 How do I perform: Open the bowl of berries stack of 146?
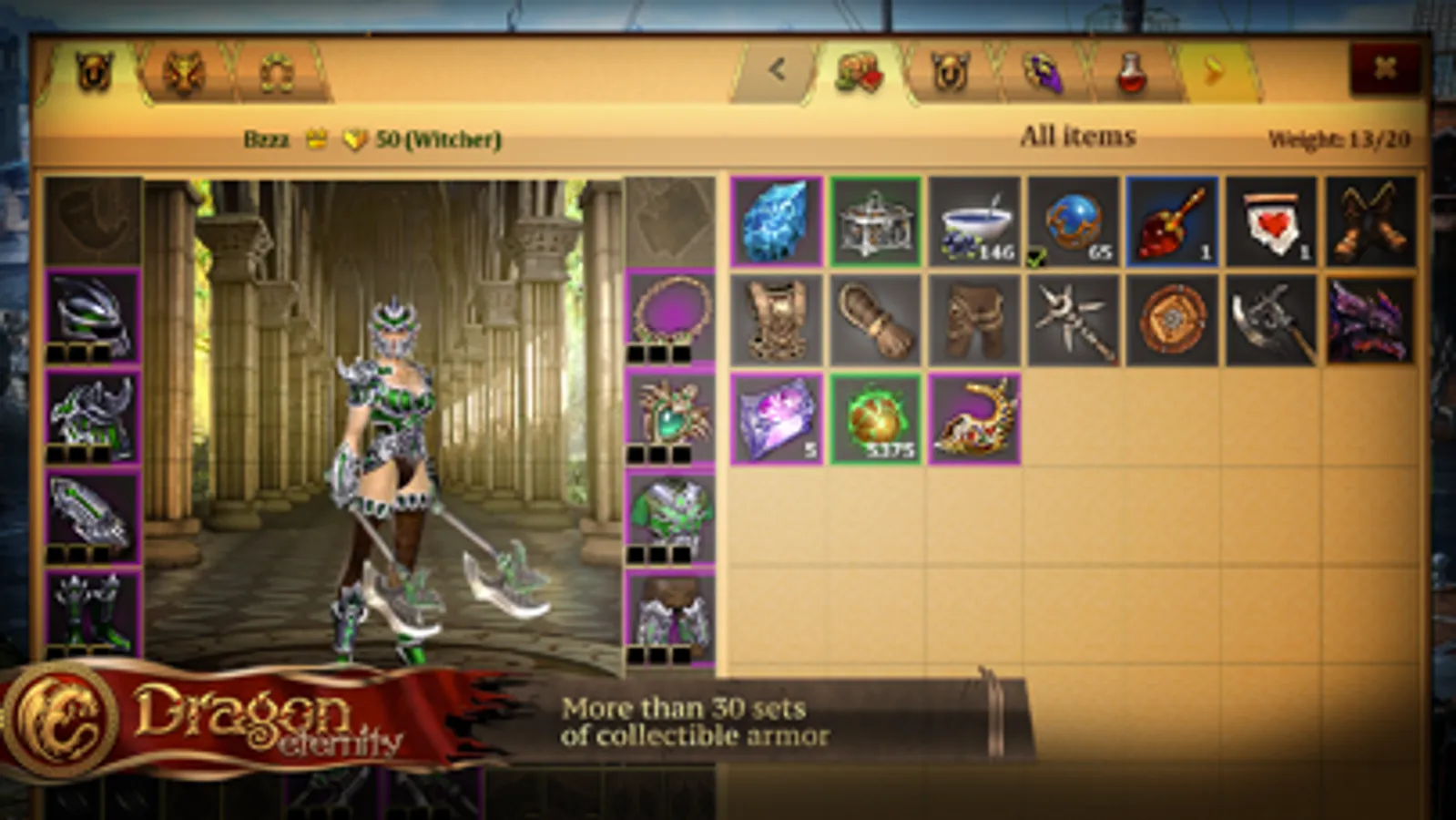pos(972,221)
